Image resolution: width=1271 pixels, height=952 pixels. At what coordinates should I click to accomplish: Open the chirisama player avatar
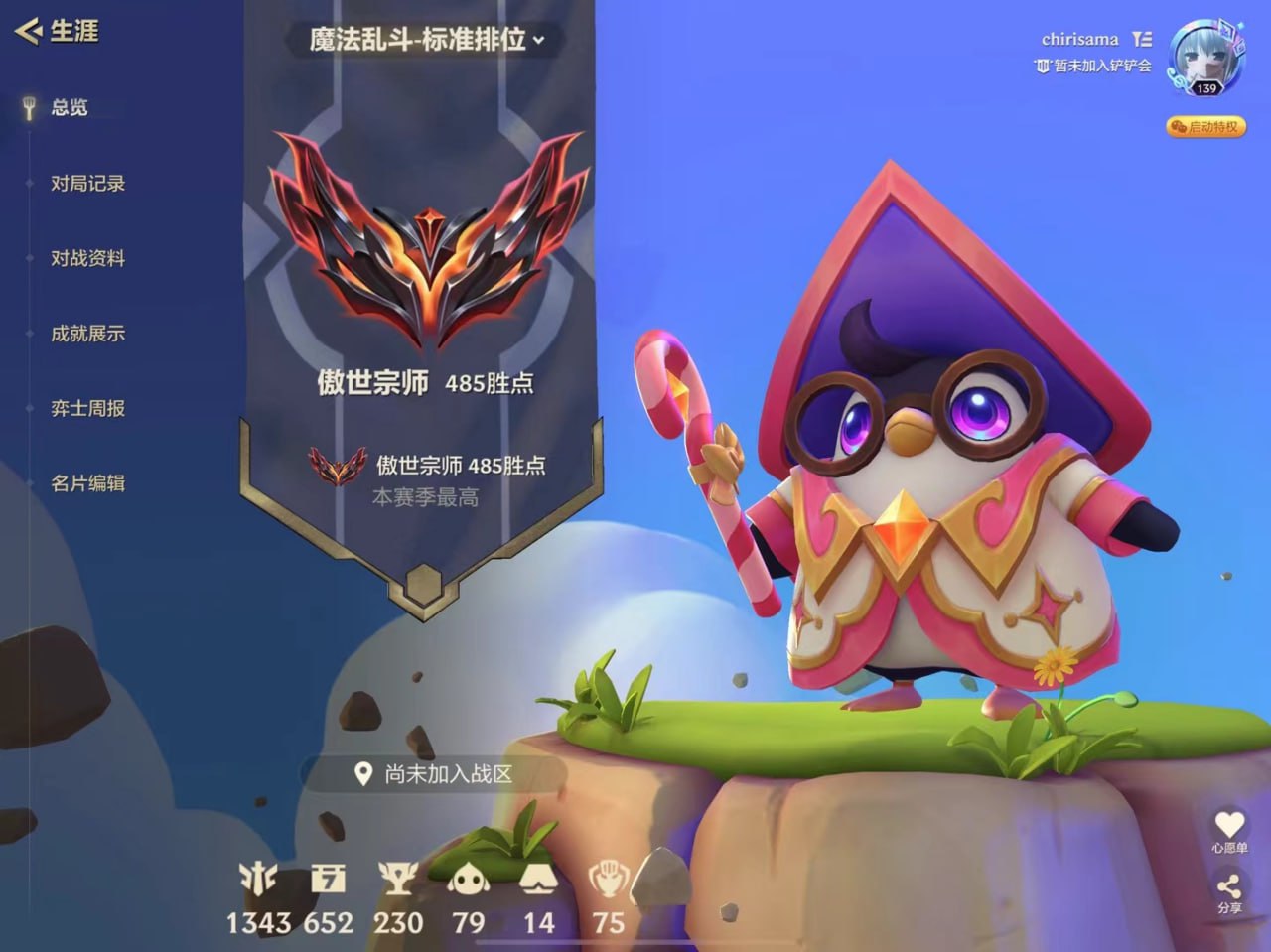[1204, 57]
